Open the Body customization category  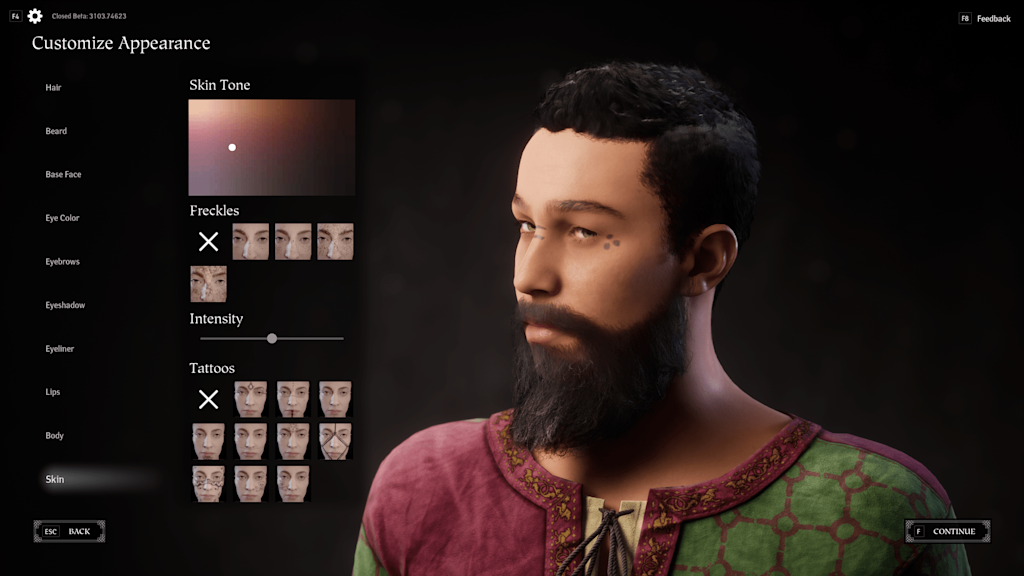54,436
